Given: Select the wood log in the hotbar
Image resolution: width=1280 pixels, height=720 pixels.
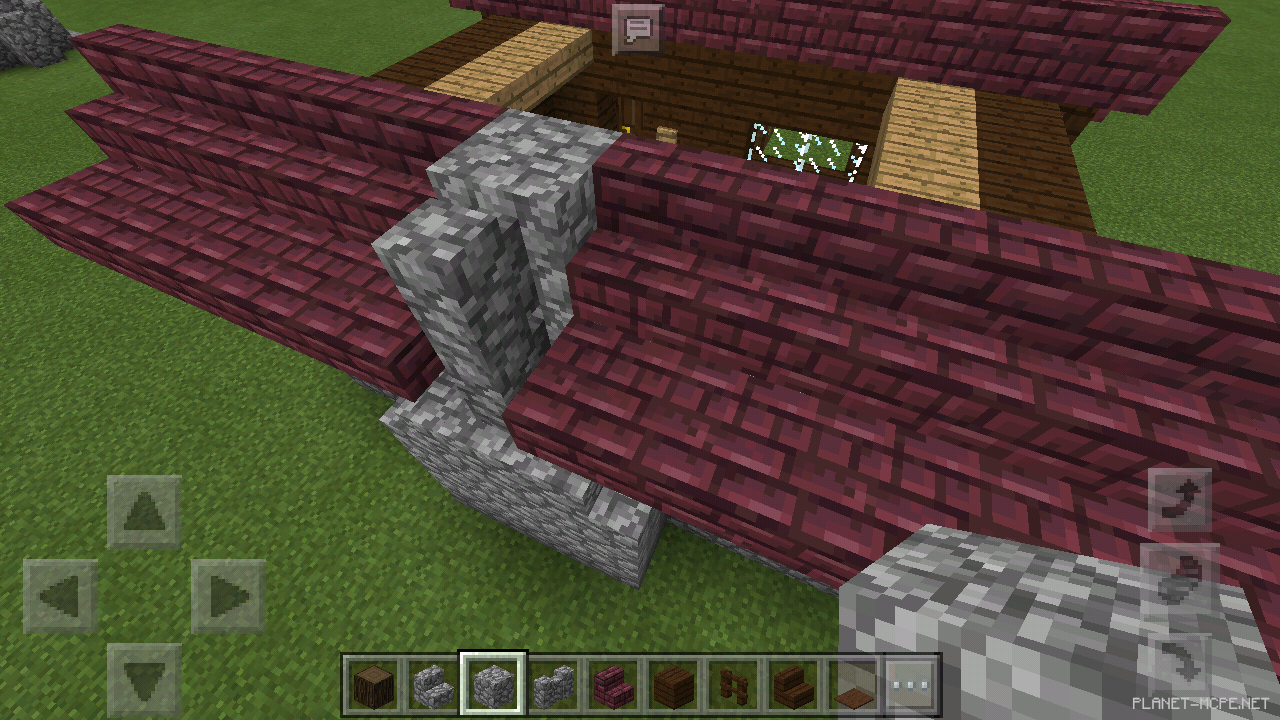Looking at the screenshot, I should click(x=372, y=686).
